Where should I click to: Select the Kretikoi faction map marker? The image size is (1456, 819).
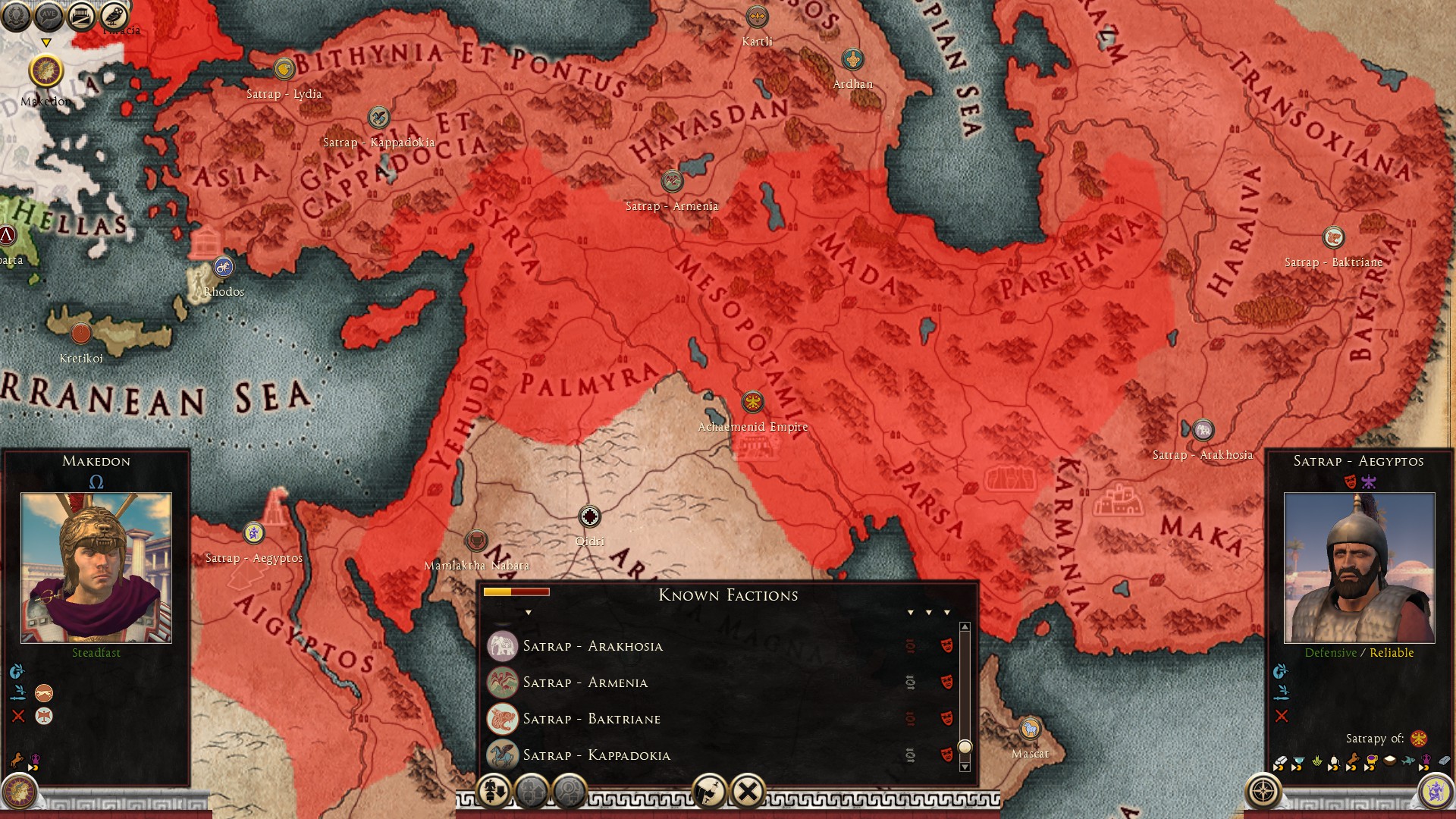point(80,334)
